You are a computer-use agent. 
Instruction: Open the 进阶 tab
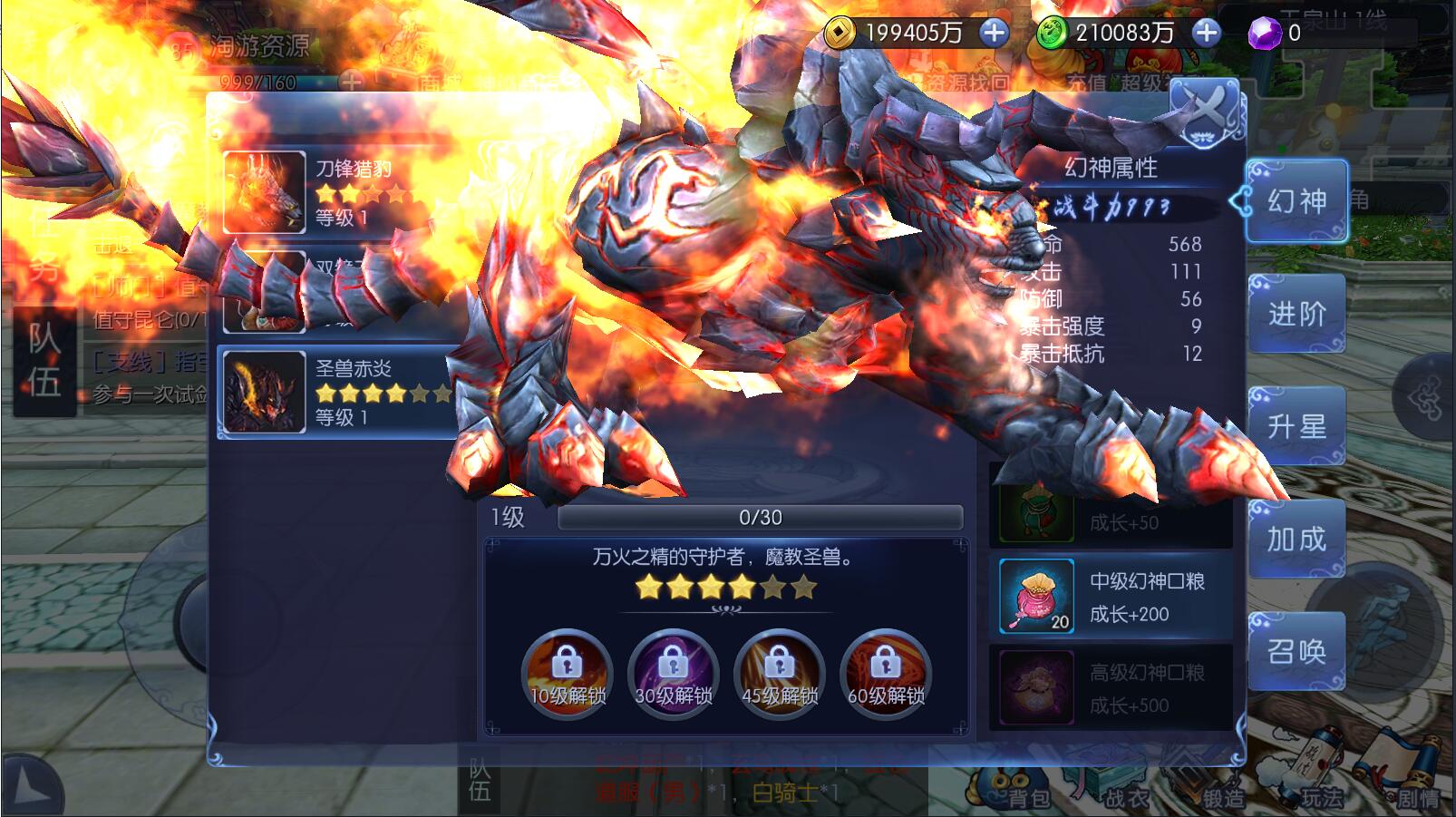click(x=1296, y=314)
